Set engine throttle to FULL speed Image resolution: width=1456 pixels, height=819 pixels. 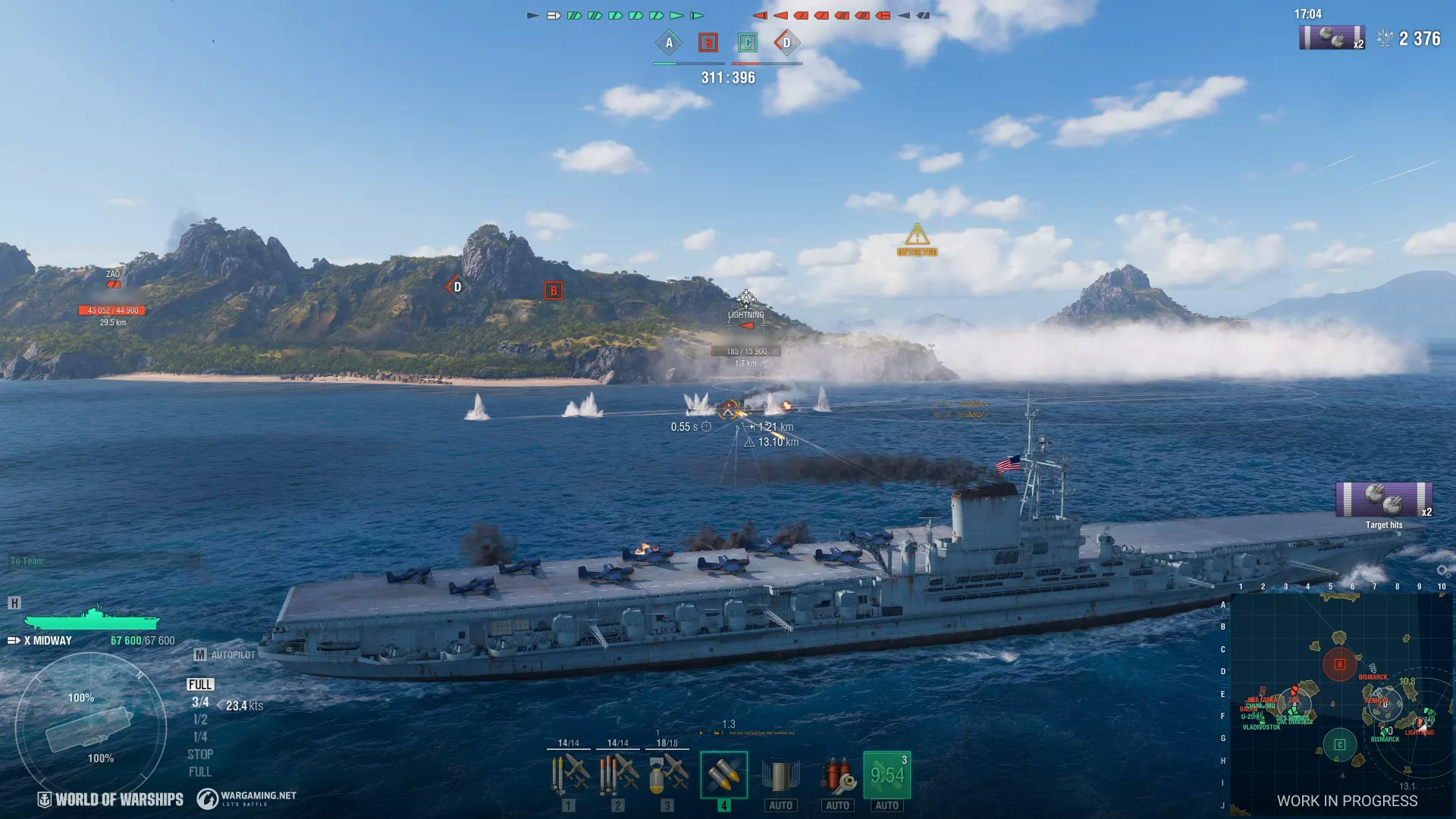(200, 684)
